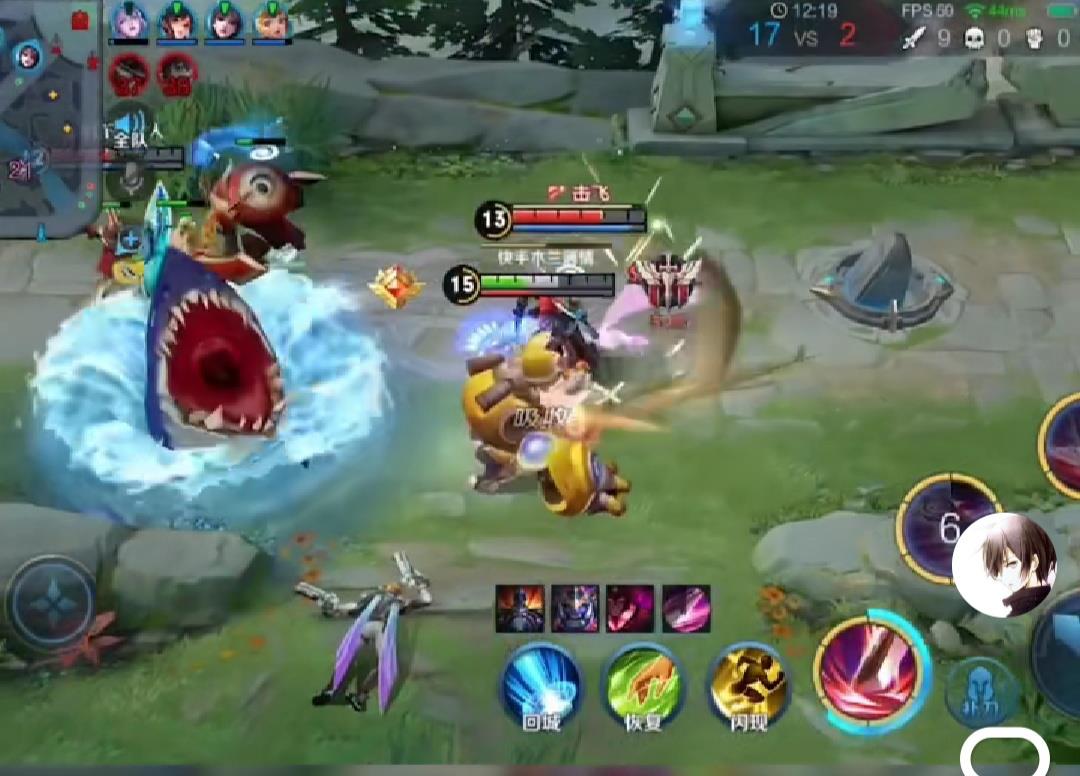Touch the virtual movement joystick
1080x776 pixels.
[x=51, y=604]
